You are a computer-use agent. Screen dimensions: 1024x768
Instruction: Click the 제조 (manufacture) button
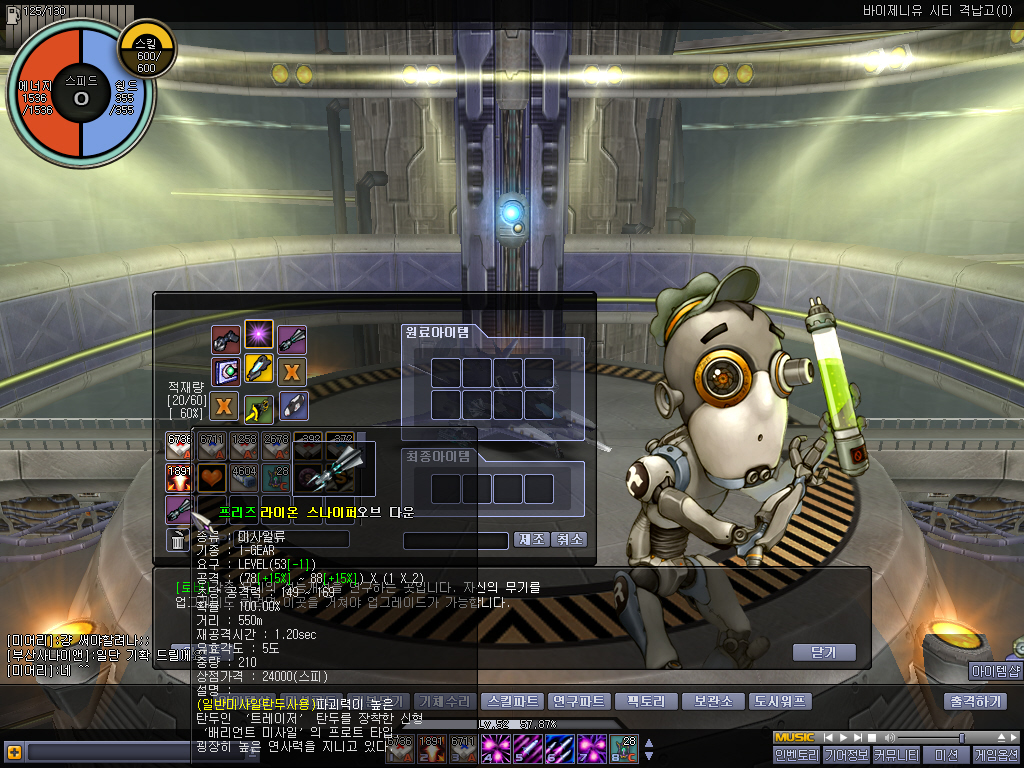[531, 539]
